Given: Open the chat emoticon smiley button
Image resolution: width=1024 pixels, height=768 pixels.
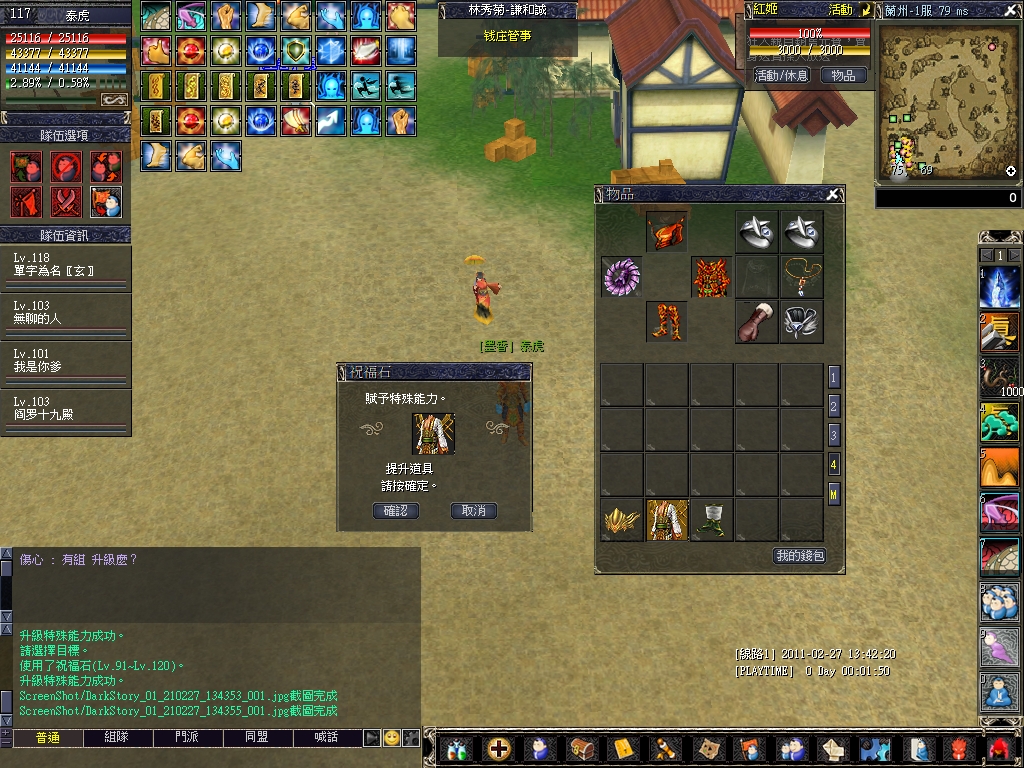Looking at the screenshot, I should pos(392,737).
